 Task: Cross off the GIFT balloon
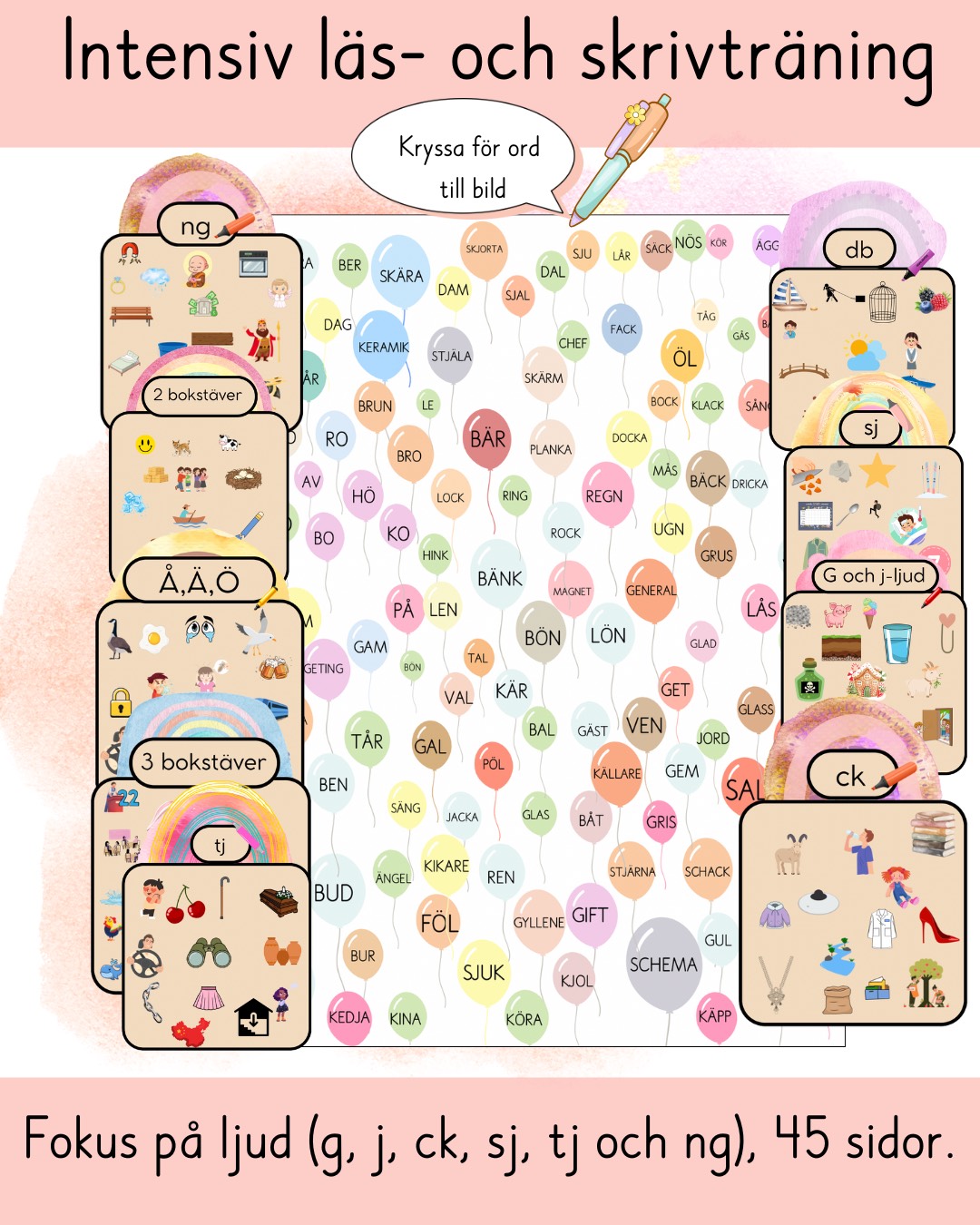(x=590, y=915)
